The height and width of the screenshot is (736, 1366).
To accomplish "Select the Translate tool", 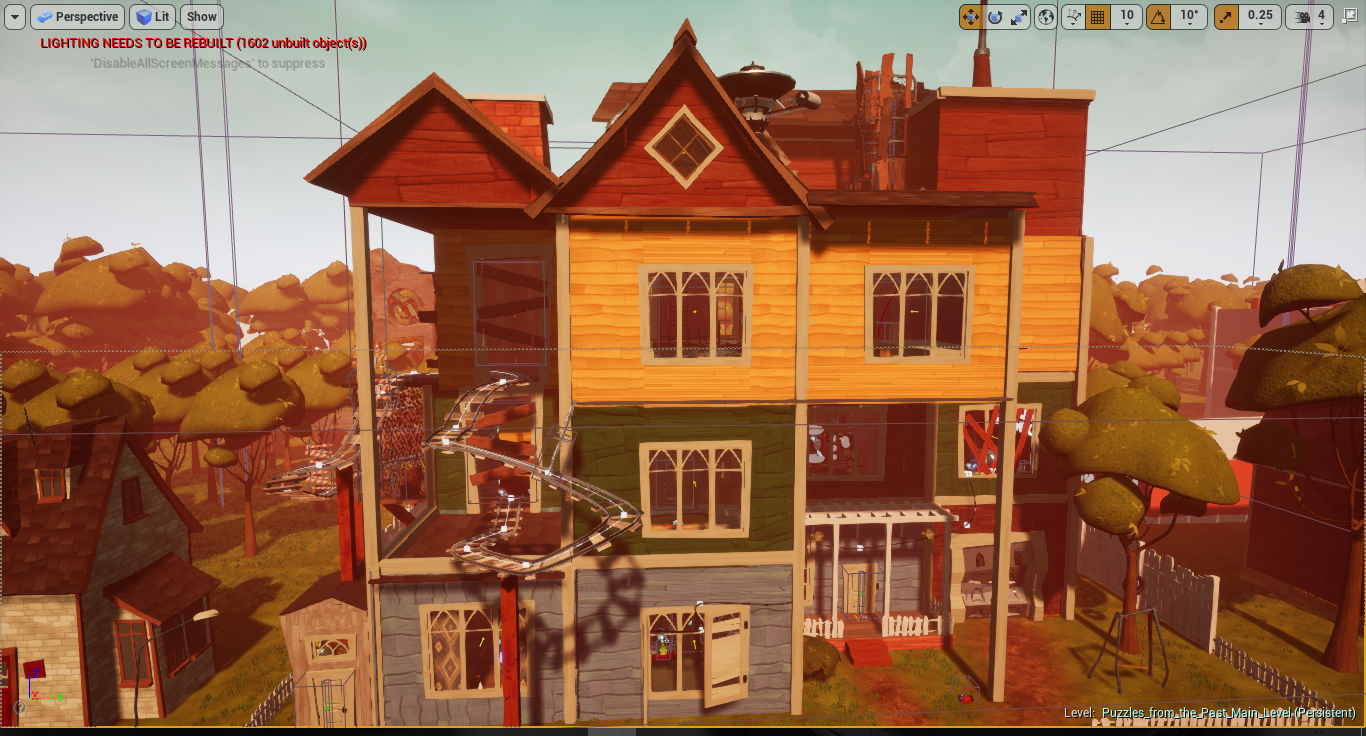I will click(x=970, y=16).
